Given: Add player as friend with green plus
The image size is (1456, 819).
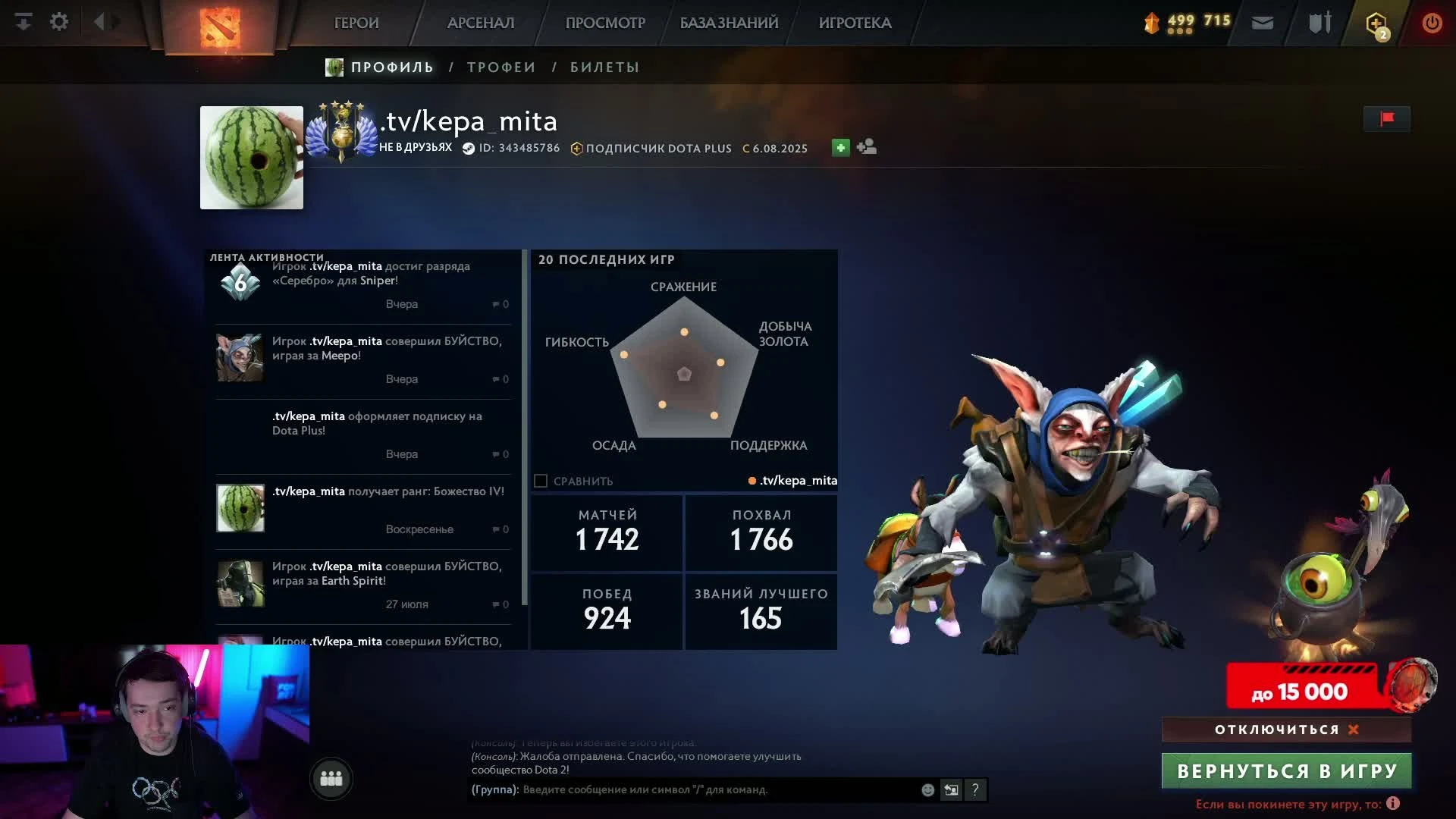Looking at the screenshot, I should 840,148.
